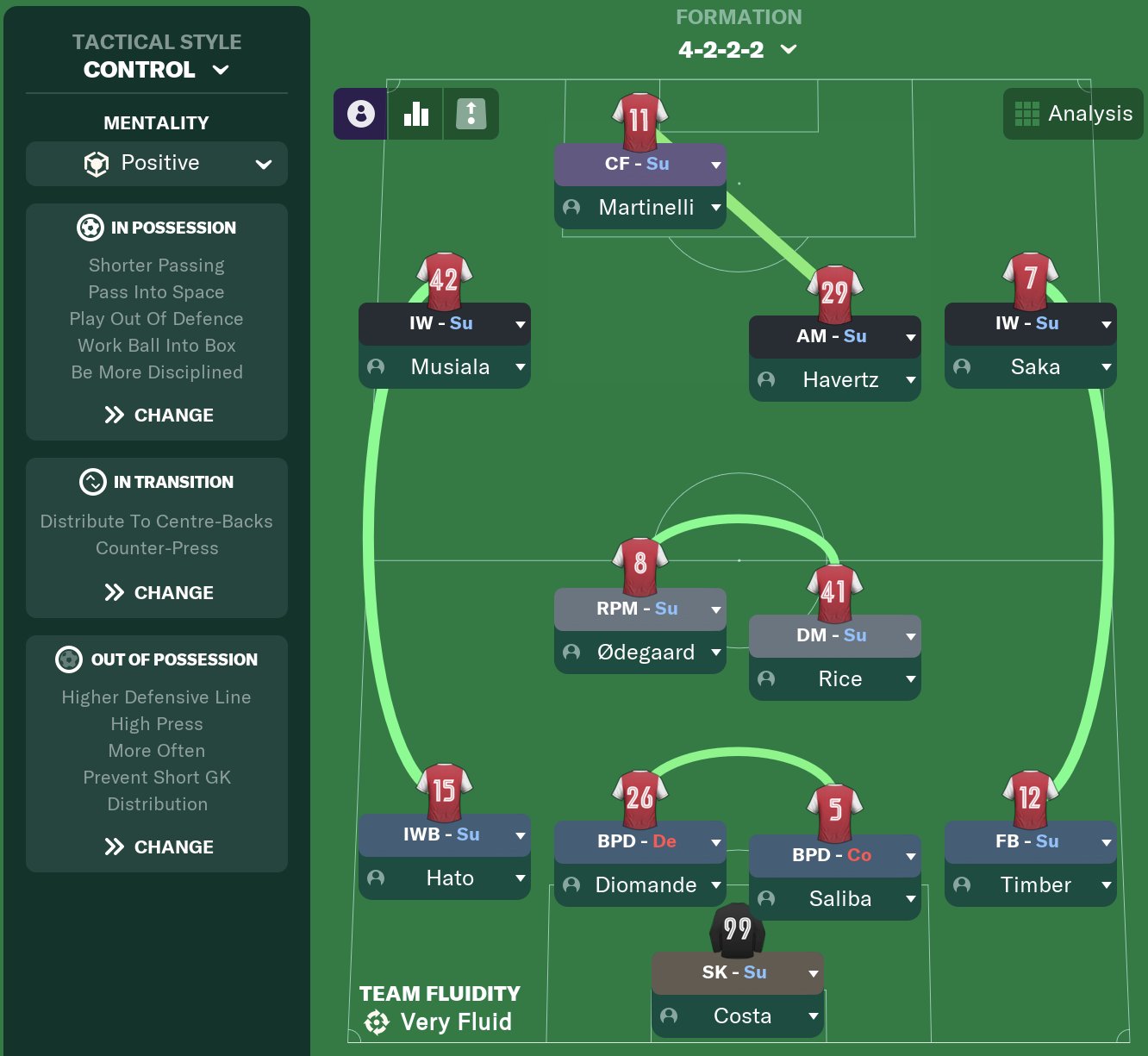Viewport: 1148px width, 1056px height.
Task: Open Saka's player profile face icon
Action: tap(961, 366)
